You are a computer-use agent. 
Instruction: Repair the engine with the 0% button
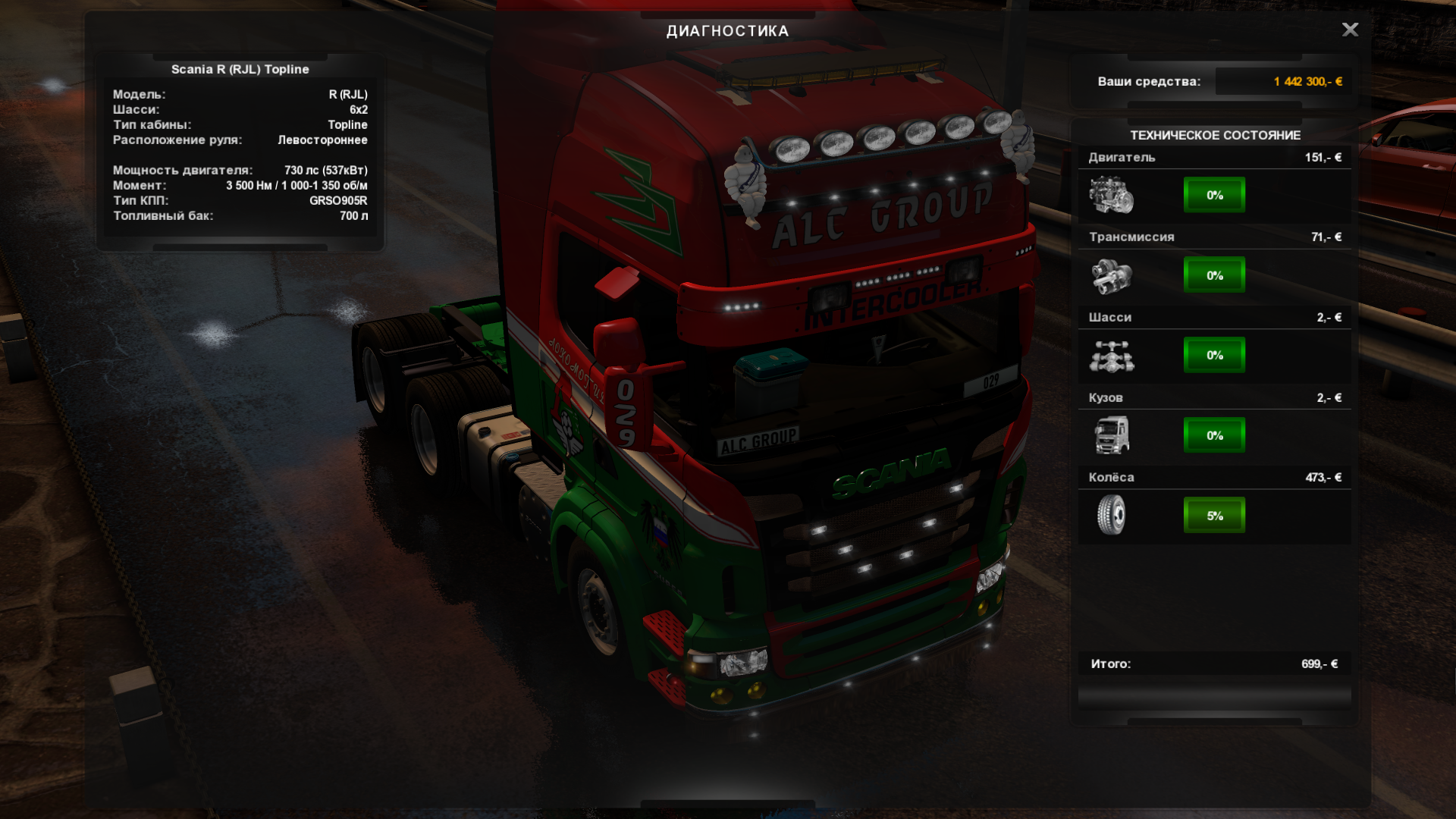[x=1214, y=195]
